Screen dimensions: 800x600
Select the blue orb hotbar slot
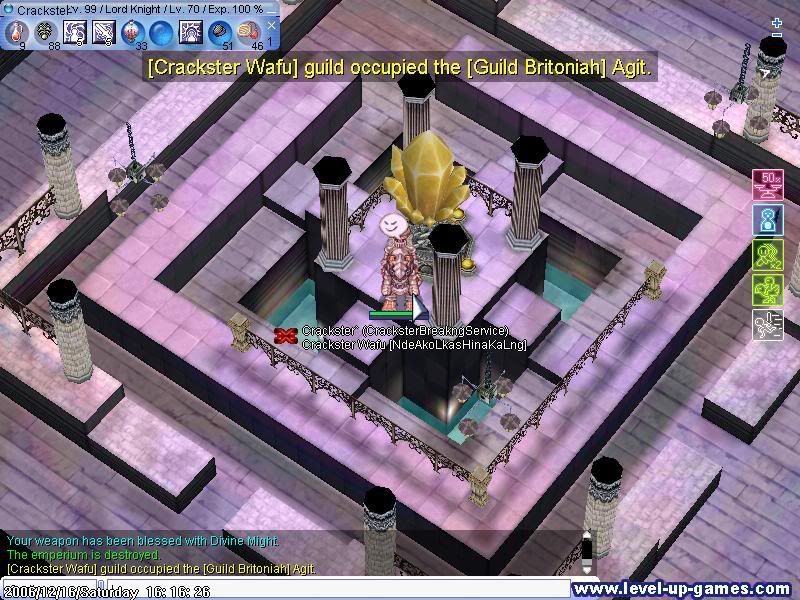(x=161, y=32)
